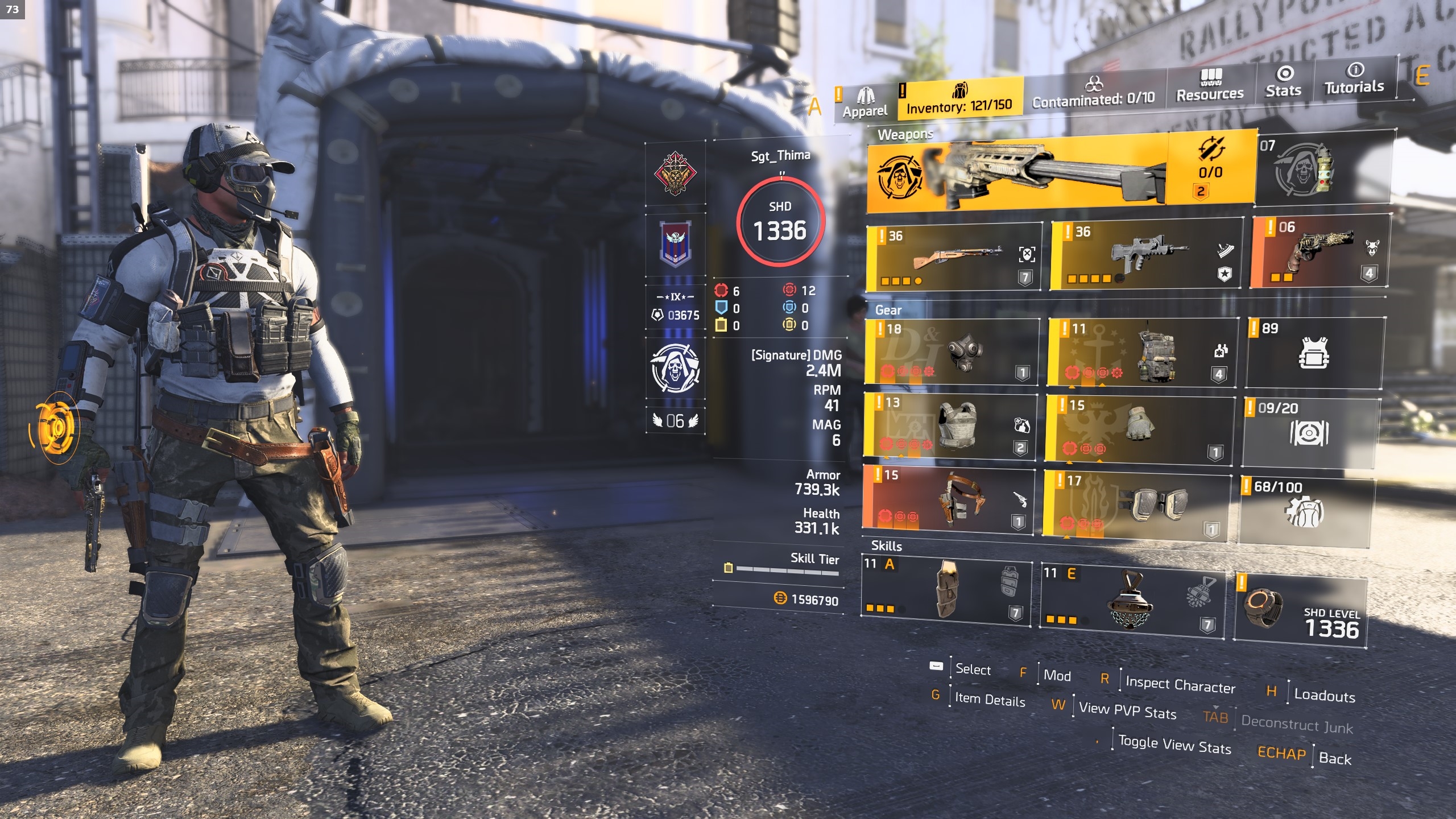Switch to the Stats tab

[1283, 82]
